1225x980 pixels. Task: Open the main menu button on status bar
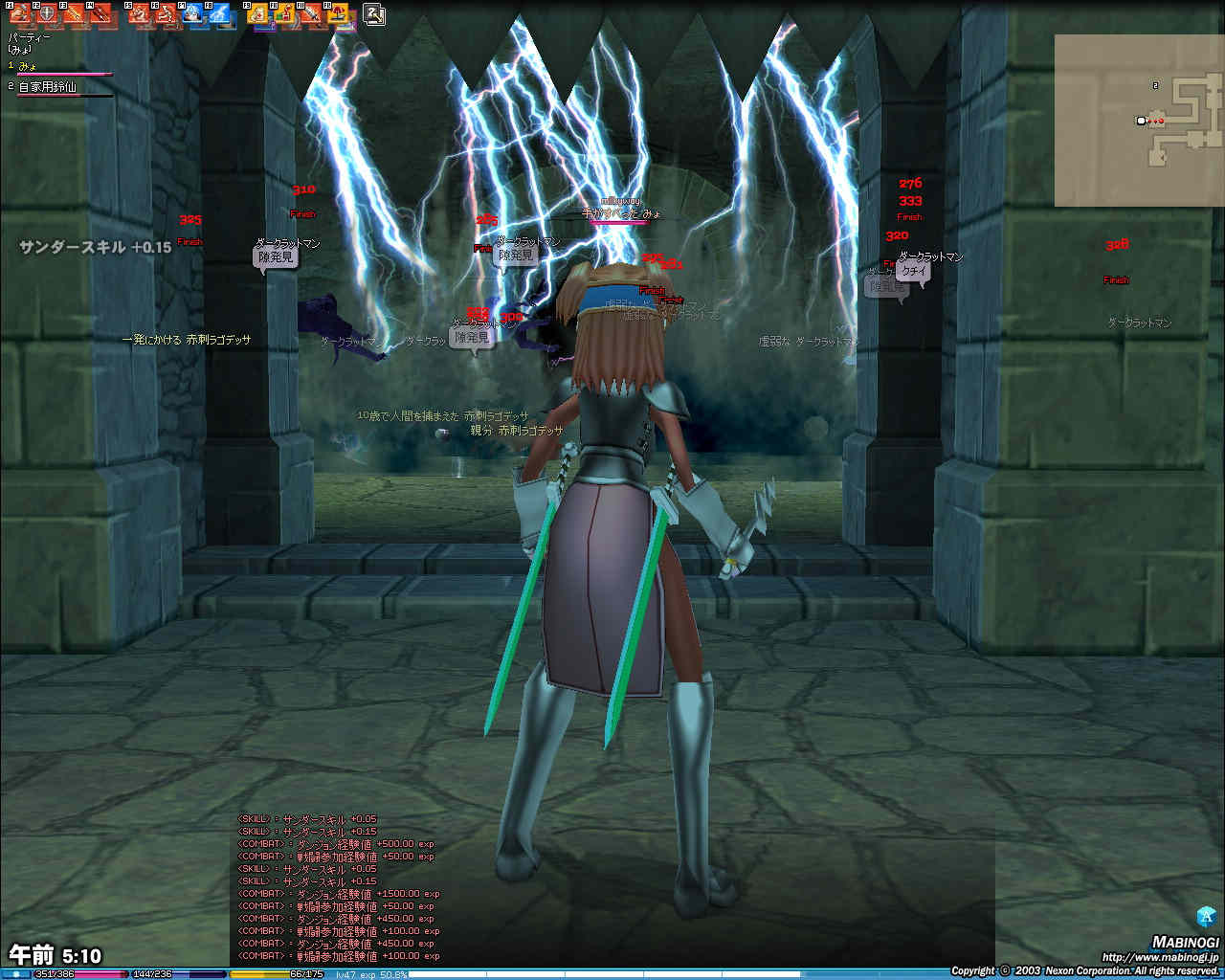point(16,974)
